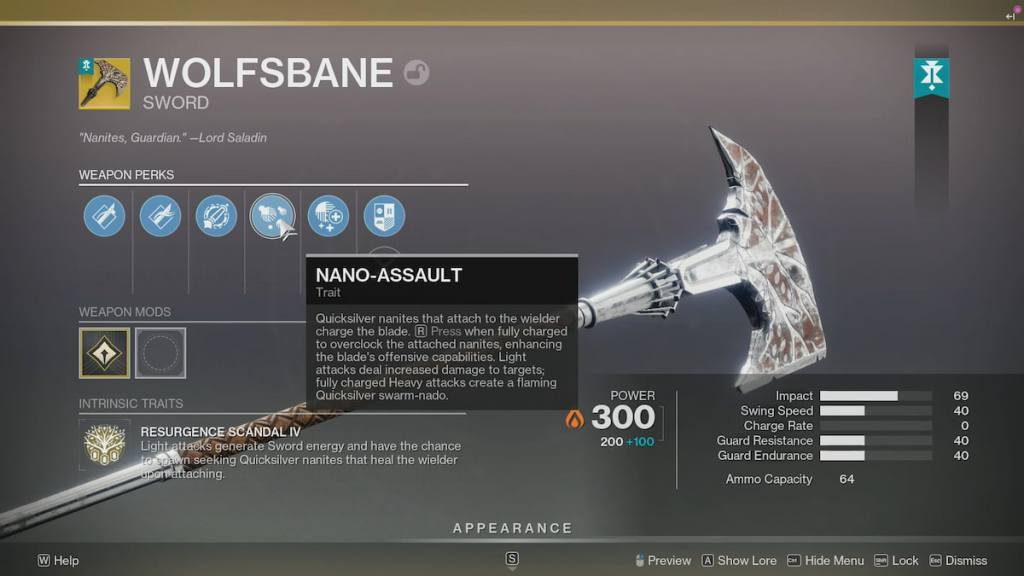Open the gold-bordered equipped weapon mod slot
Viewport: 1024px width, 576px height.
(x=104, y=353)
